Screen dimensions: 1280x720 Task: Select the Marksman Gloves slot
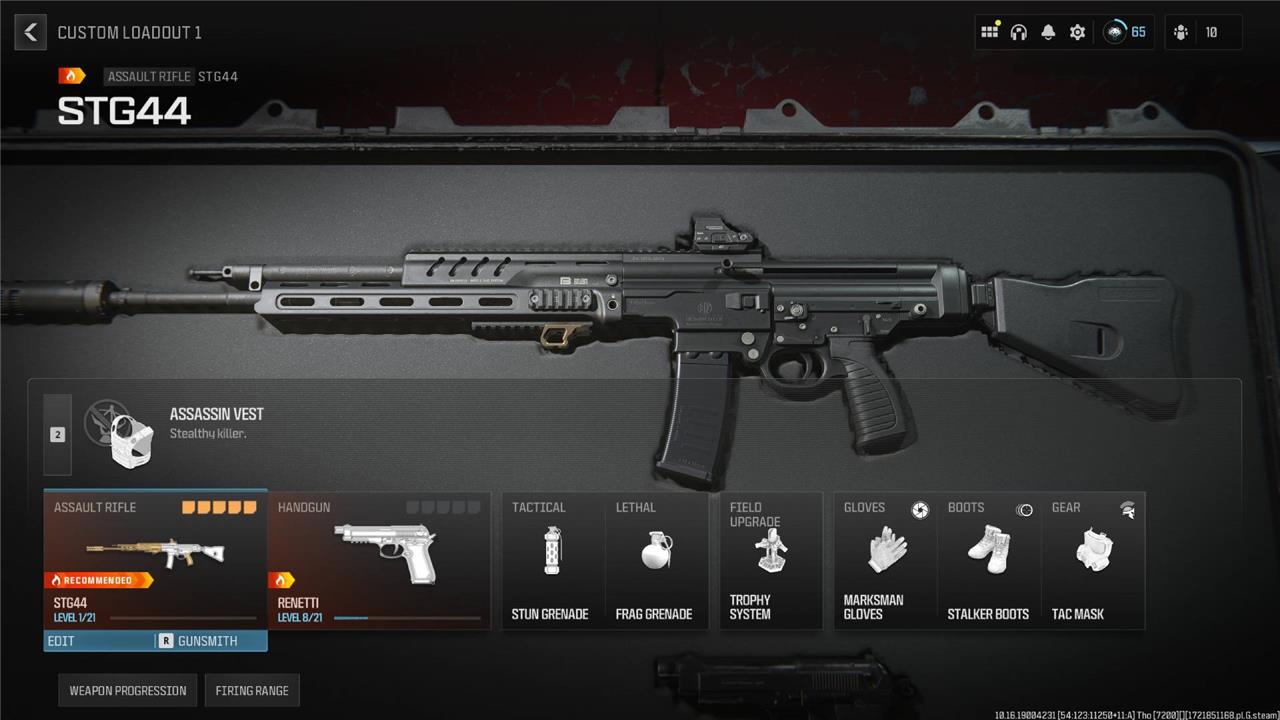(885, 560)
